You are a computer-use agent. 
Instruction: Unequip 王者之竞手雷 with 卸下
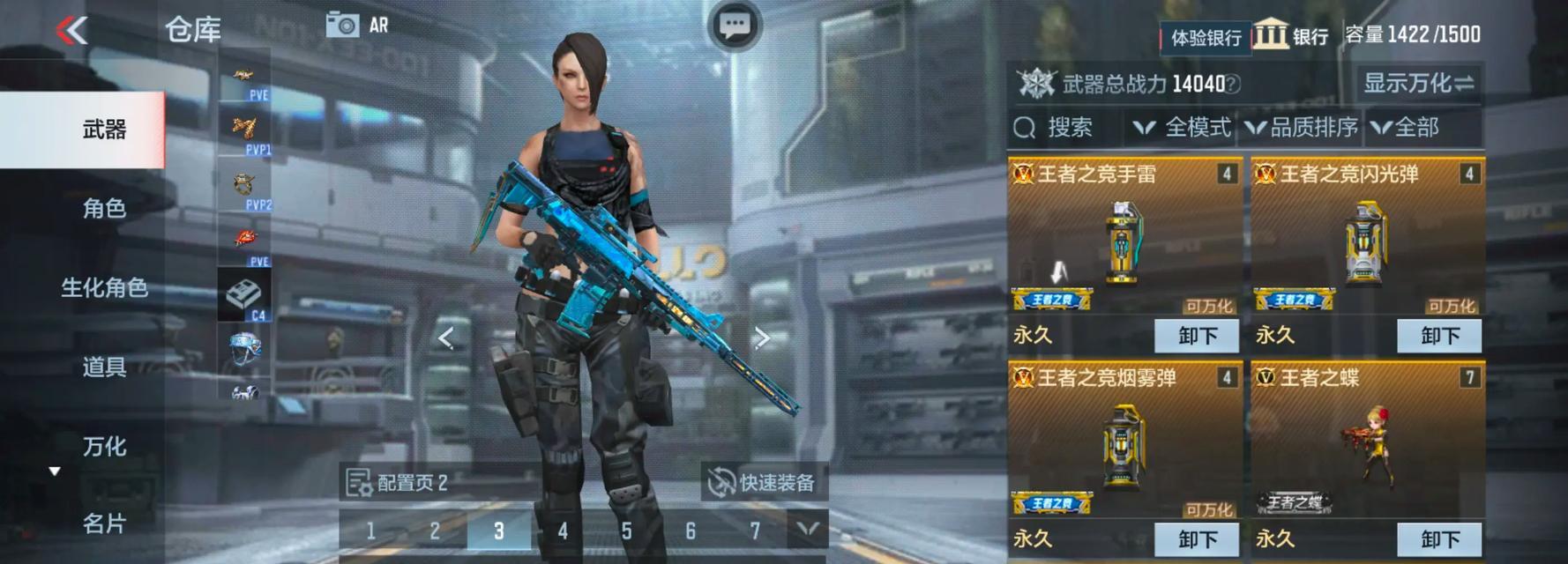coord(1197,336)
